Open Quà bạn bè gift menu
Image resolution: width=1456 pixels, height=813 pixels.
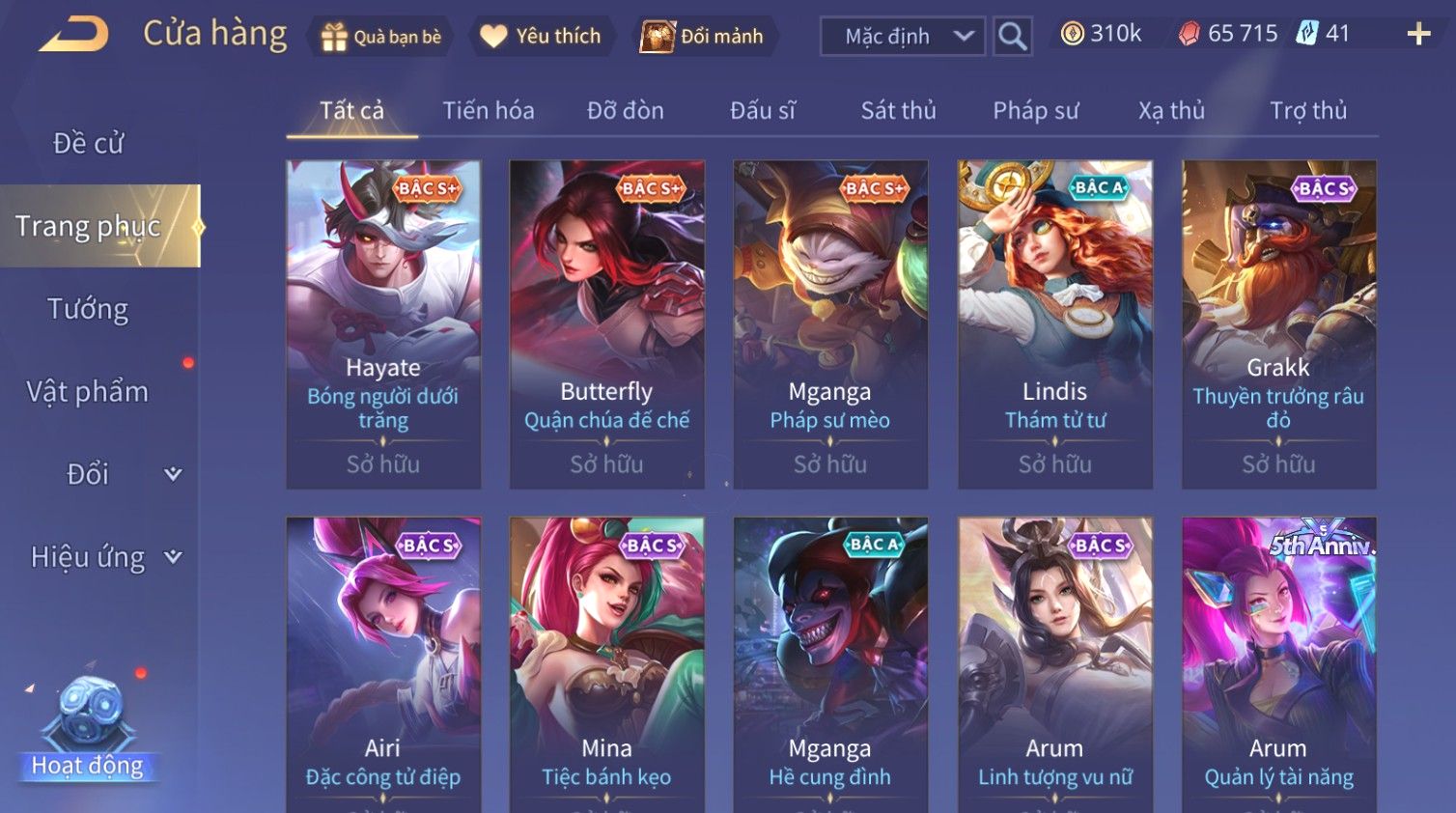[x=381, y=37]
